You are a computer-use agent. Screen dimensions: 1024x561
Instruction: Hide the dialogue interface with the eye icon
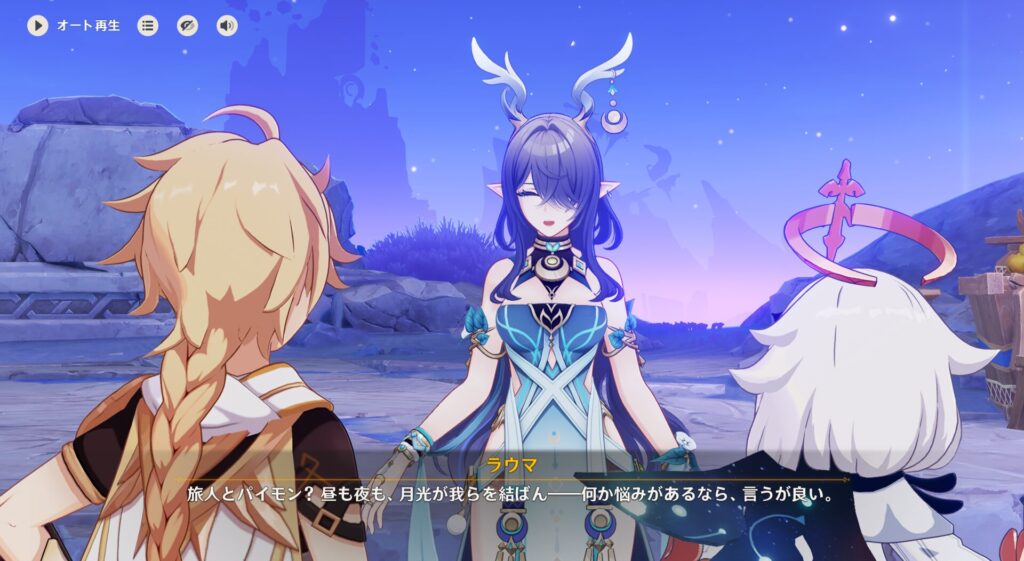[x=187, y=26]
